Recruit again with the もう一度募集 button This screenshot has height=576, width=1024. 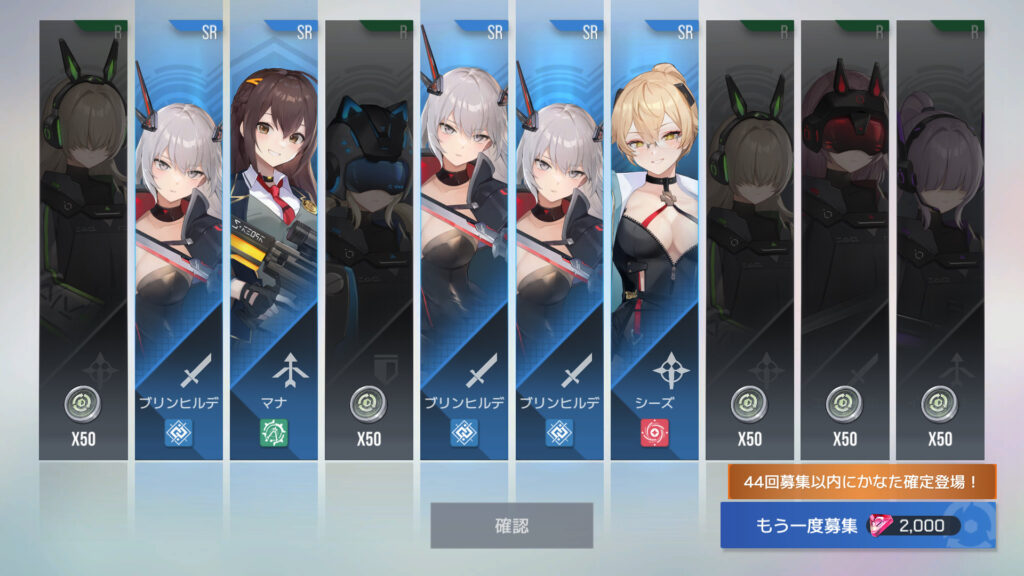coord(857,526)
